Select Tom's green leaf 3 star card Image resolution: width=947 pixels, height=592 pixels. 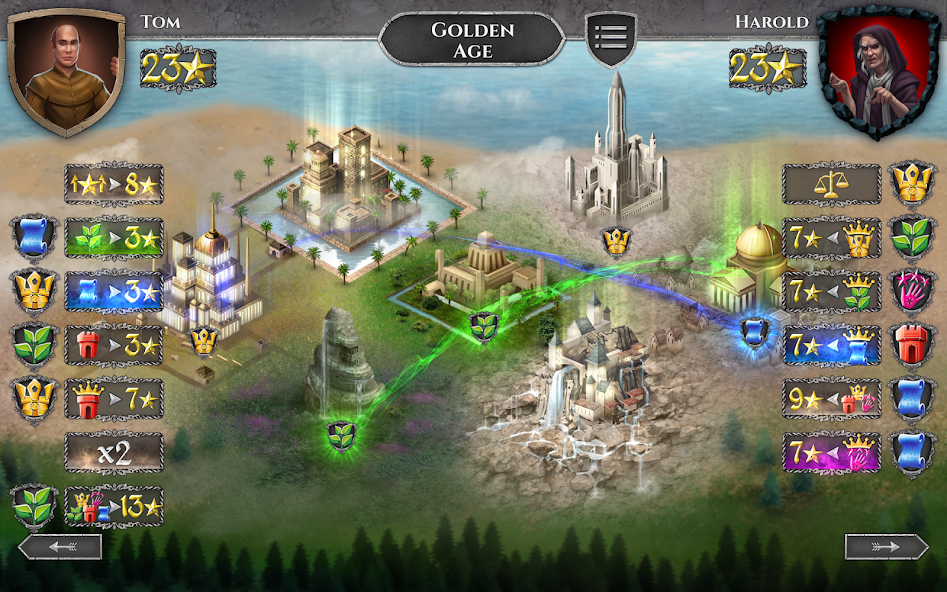coord(113,240)
